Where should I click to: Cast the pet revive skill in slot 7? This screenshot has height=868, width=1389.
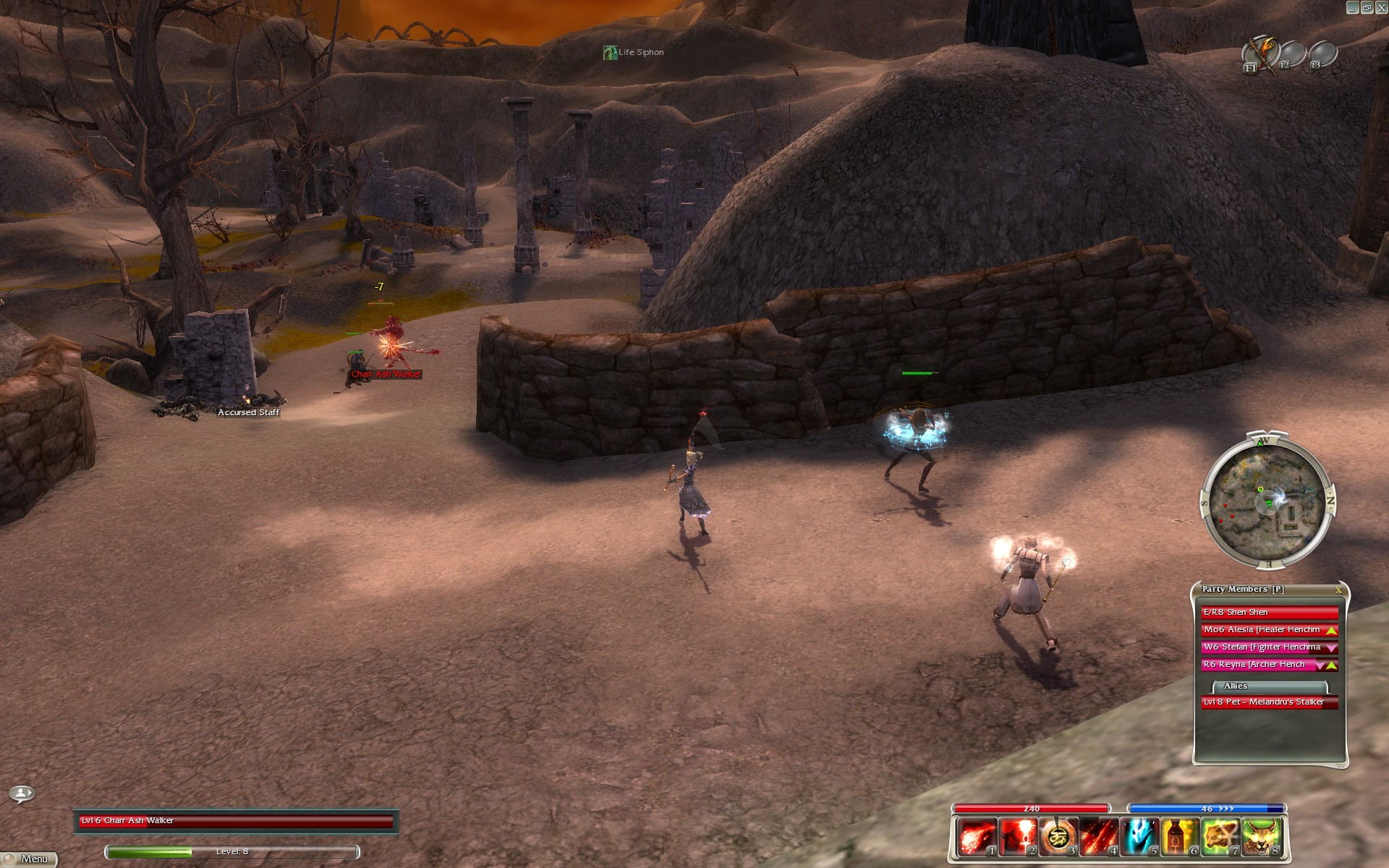coord(1220,837)
